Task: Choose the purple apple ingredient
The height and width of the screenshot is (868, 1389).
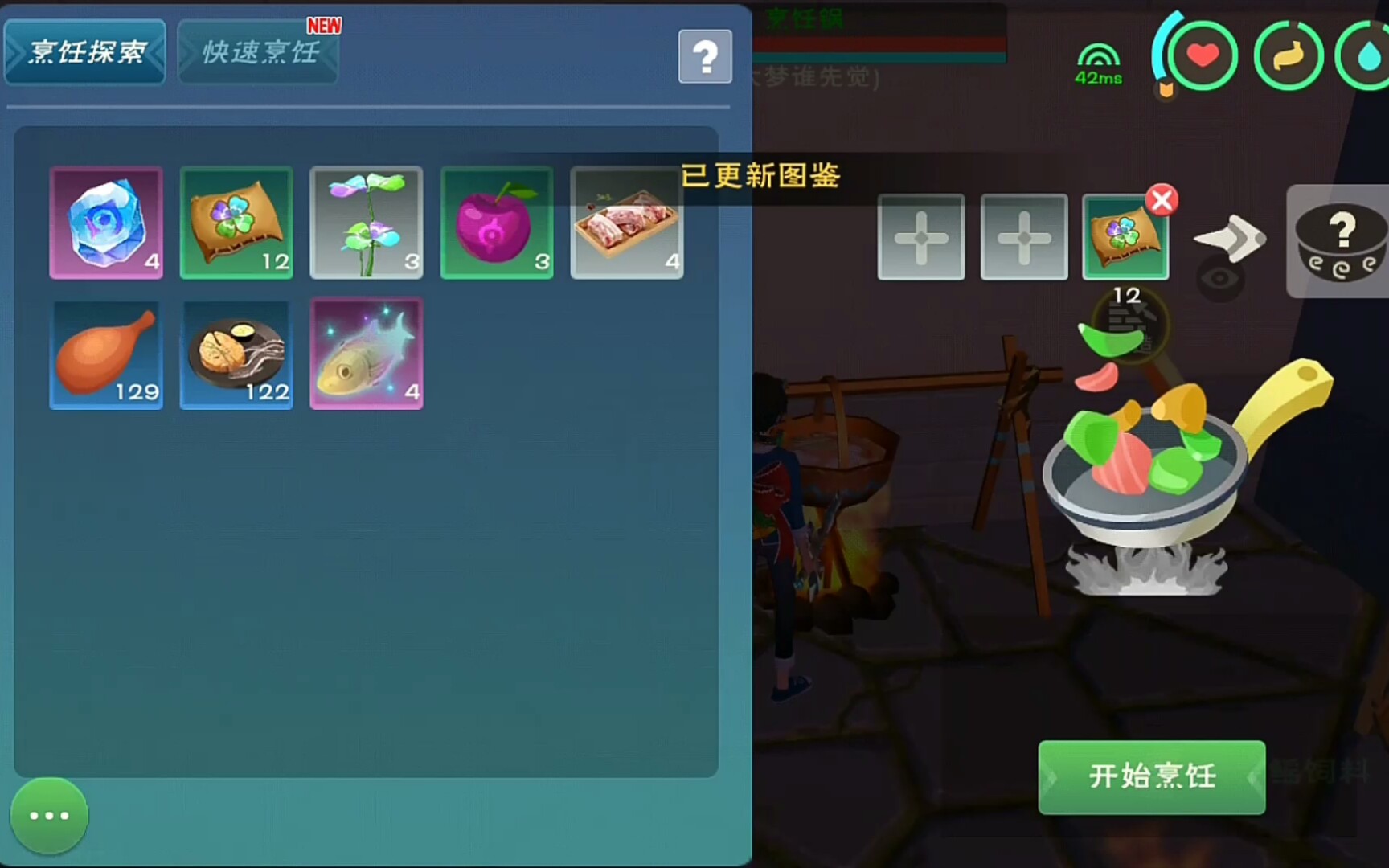Action: click(497, 223)
